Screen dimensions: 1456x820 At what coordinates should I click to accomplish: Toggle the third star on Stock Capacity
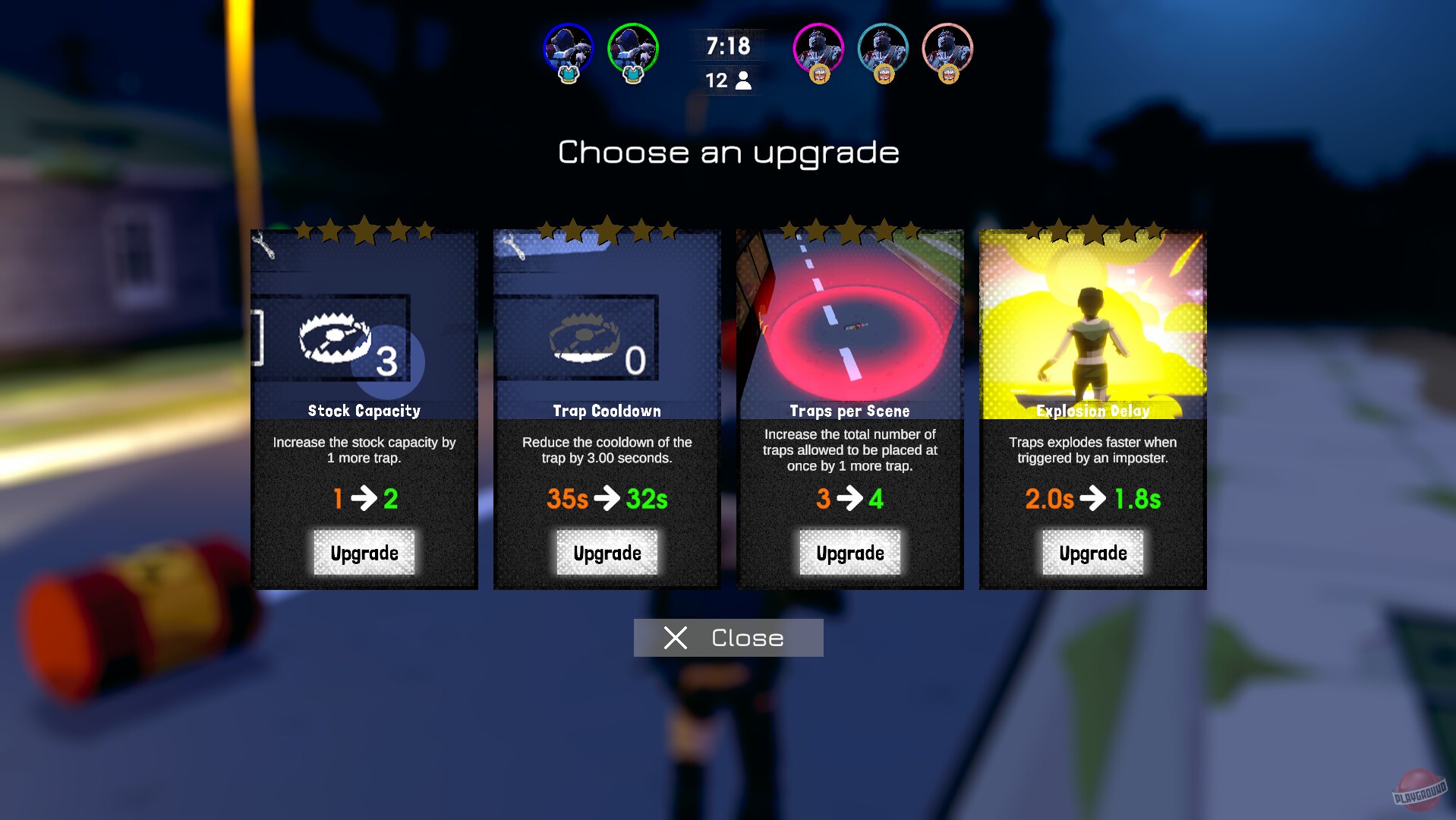(x=364, y=229)
